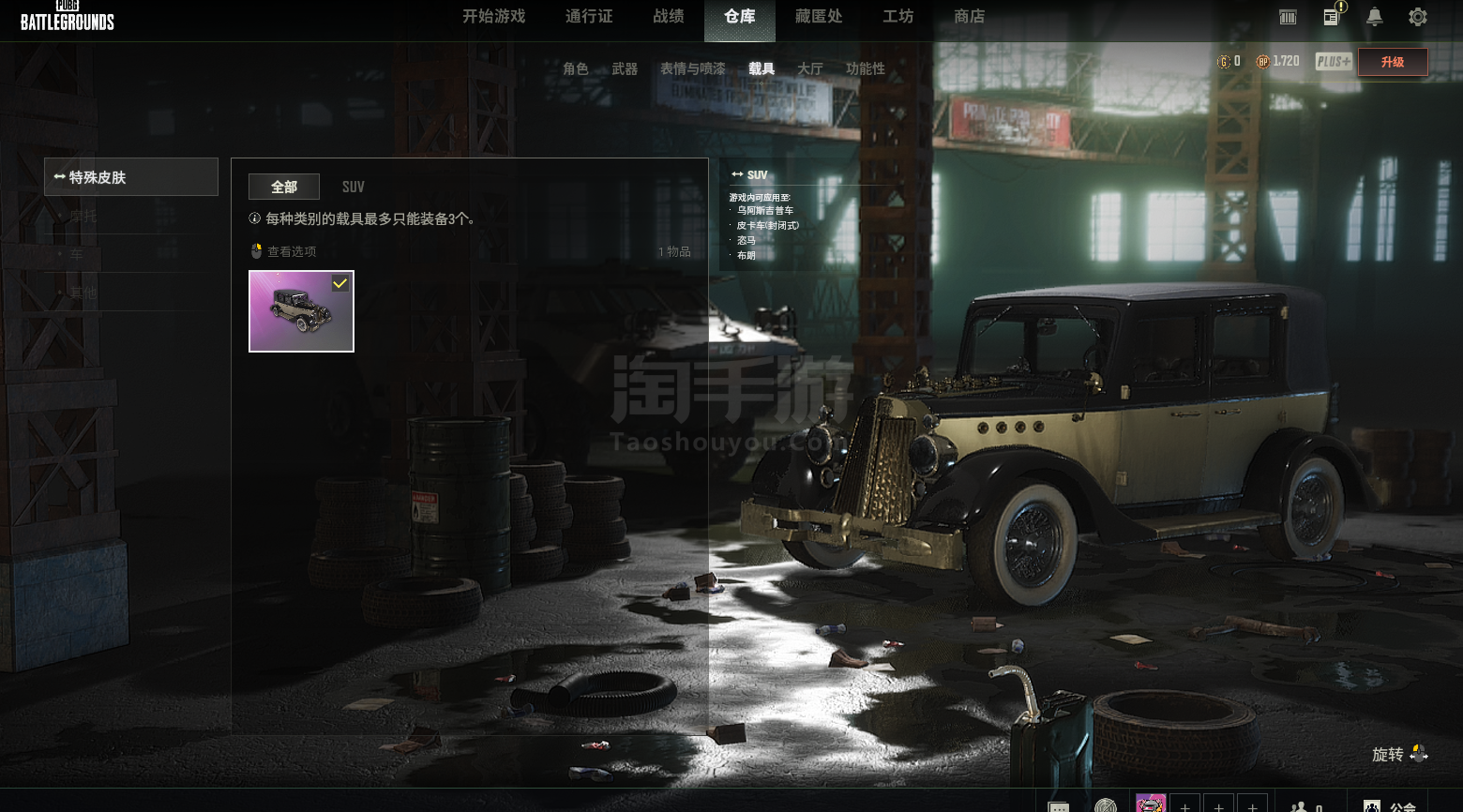Open the 商店 store
1463x812 pixels.
(x=969, y=17)
